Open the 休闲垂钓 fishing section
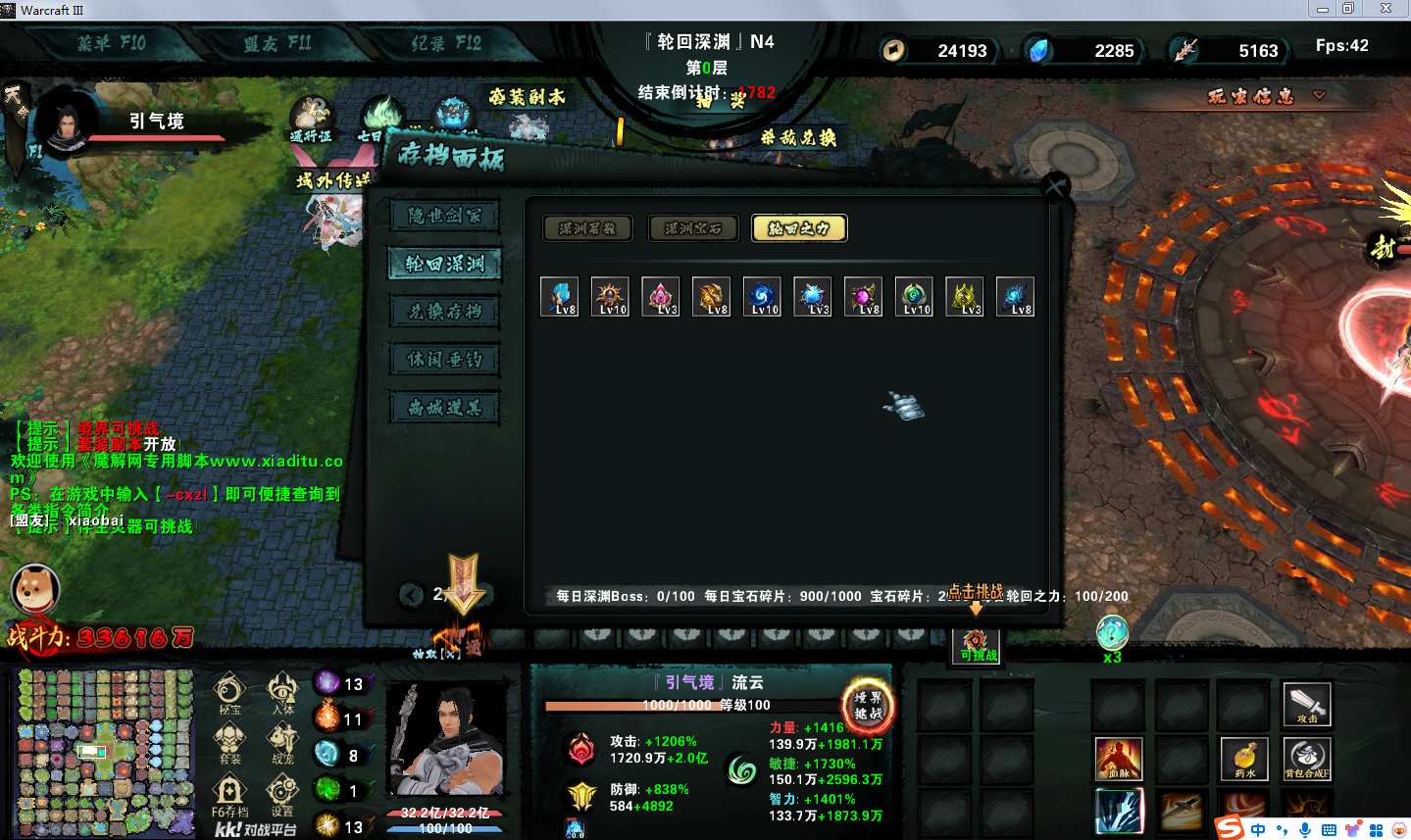 445,360
